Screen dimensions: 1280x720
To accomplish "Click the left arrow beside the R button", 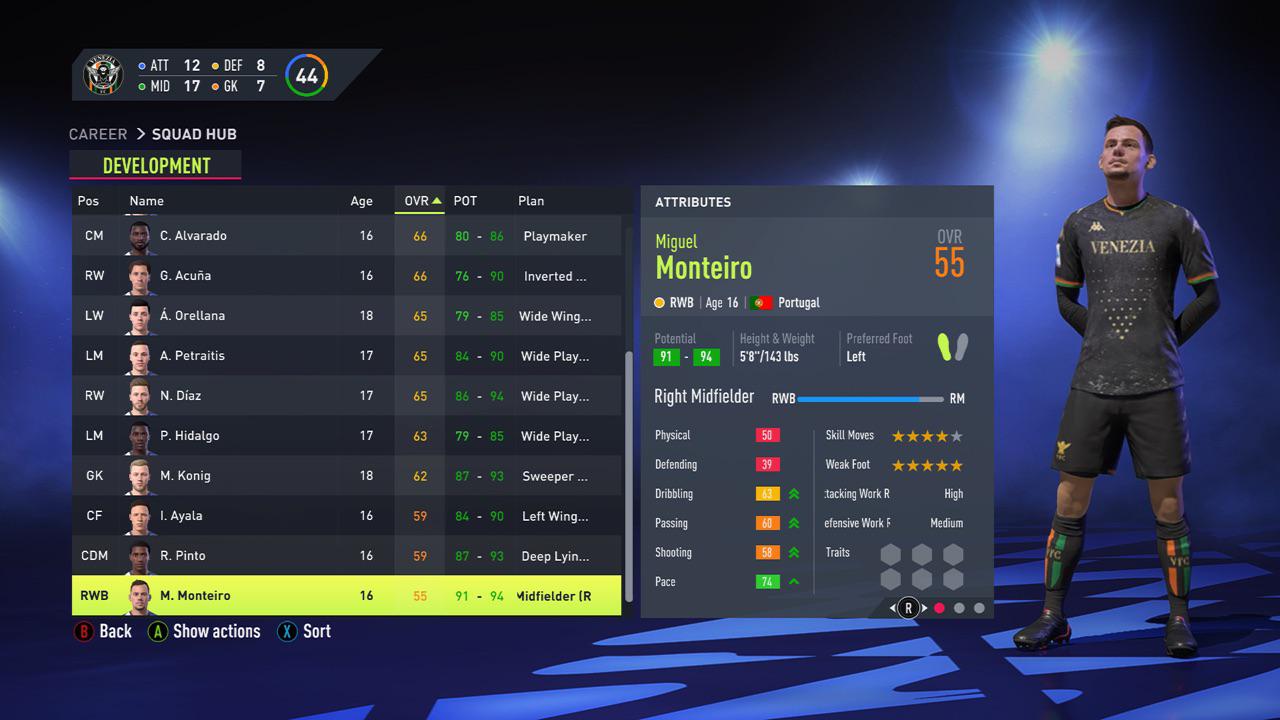I will point(893,607).
